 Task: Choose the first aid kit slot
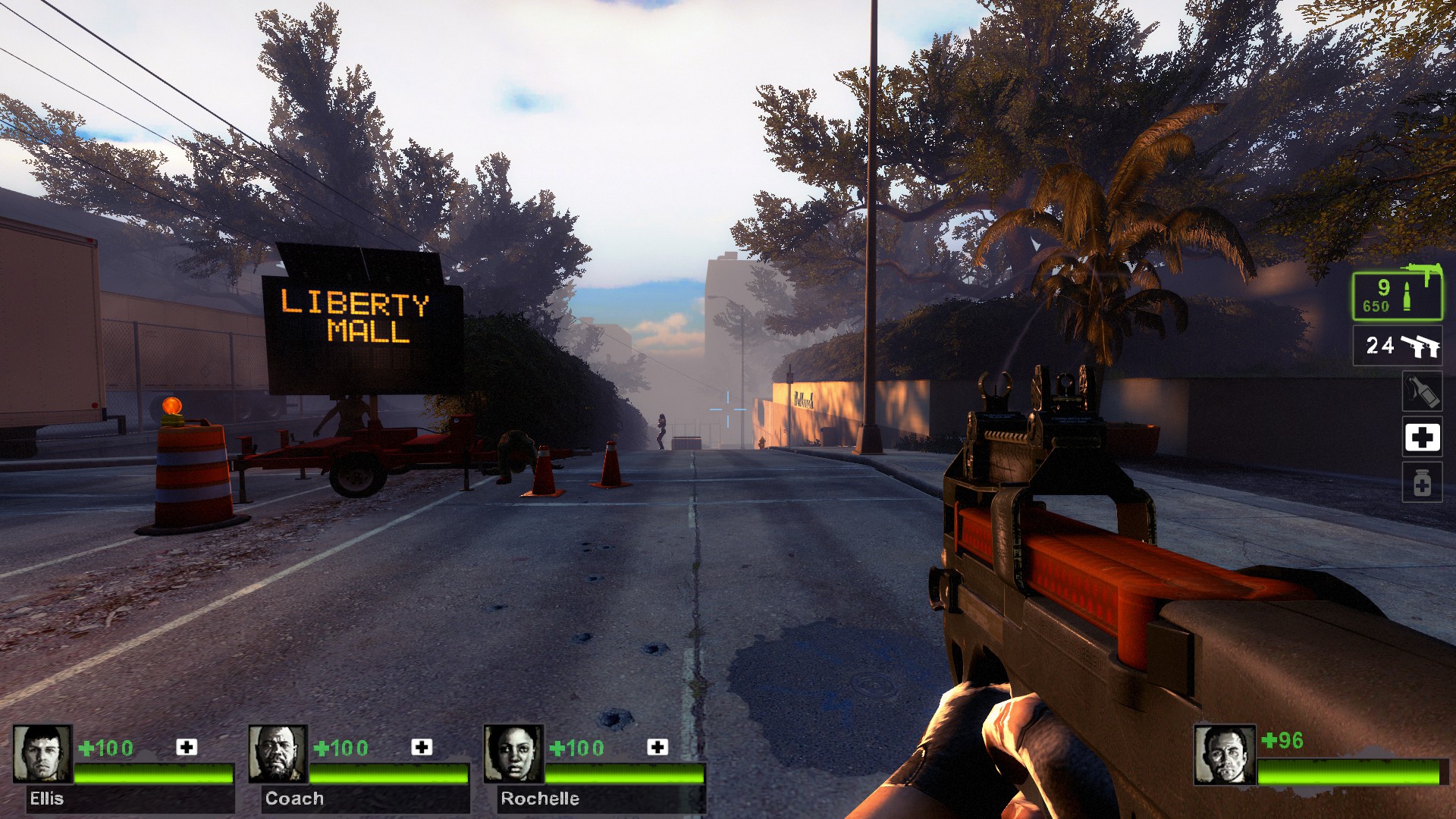[1421, 438]
